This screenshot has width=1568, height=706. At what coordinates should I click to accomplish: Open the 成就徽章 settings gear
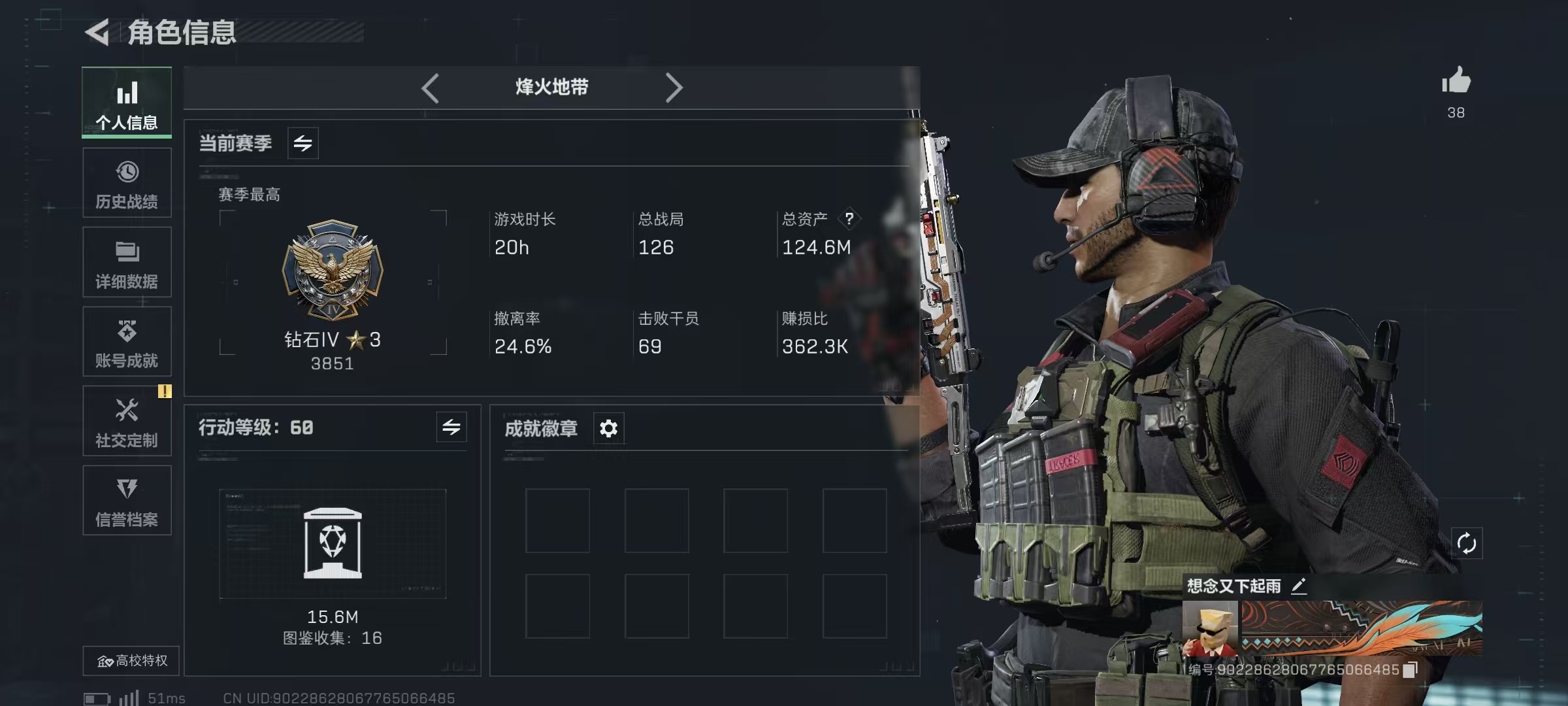(x=608, y=428)
